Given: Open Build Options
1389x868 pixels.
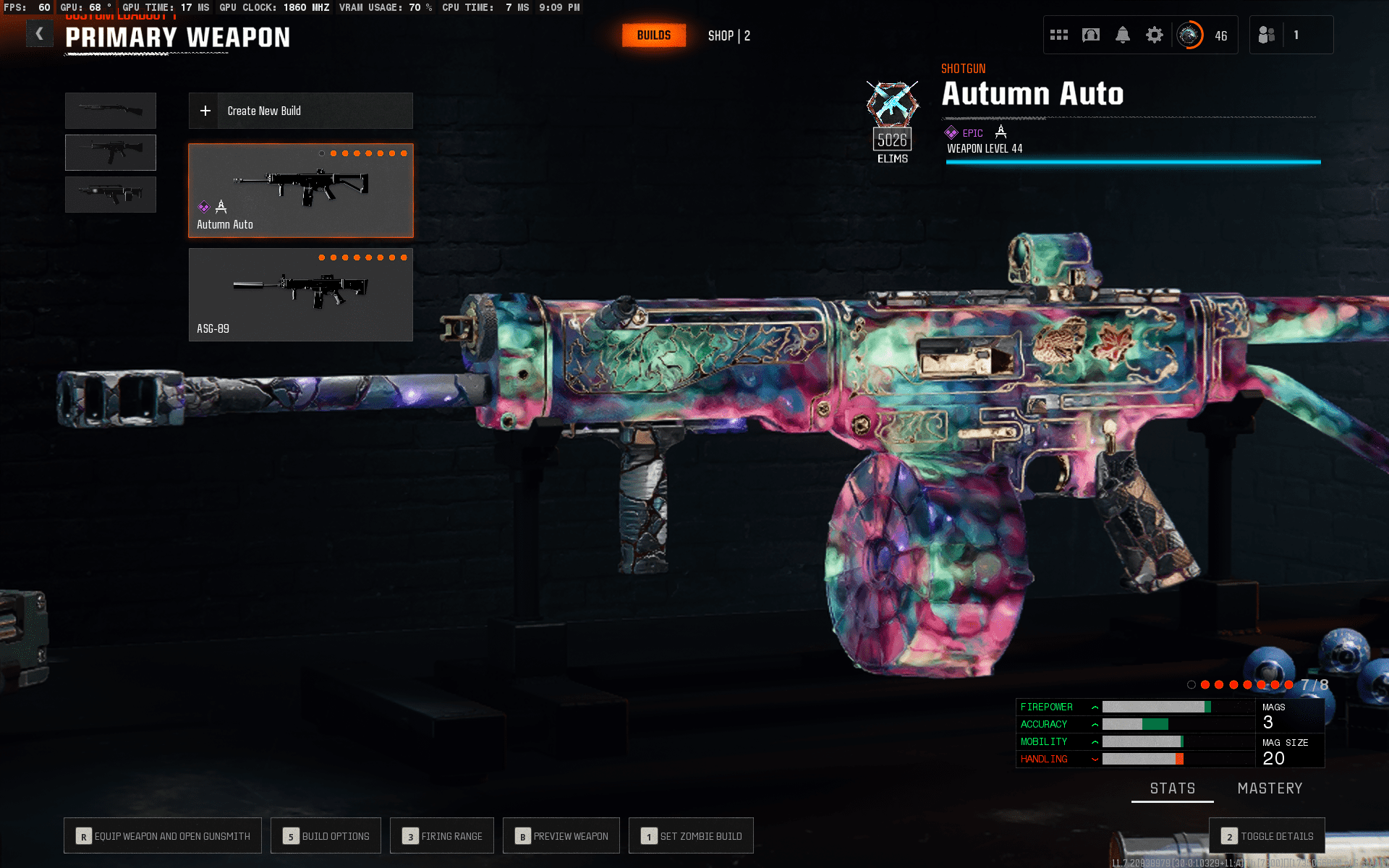Looking at the screenshot, I should pos(326,836).
